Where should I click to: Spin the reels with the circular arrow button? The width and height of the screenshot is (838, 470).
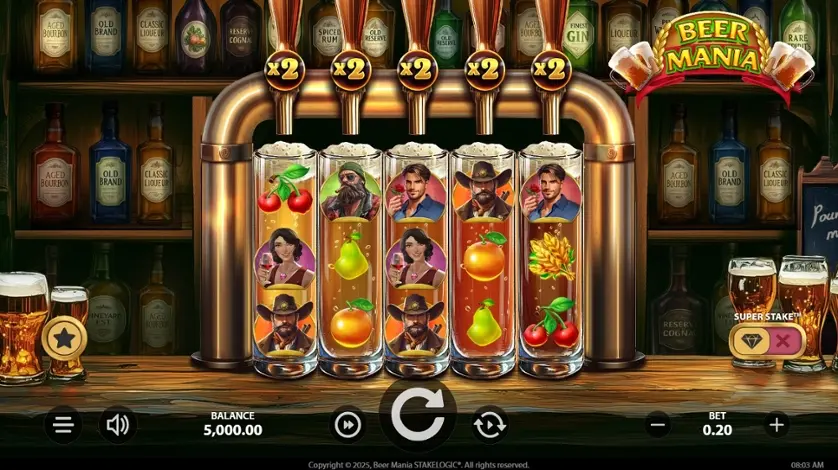[418, 416]
